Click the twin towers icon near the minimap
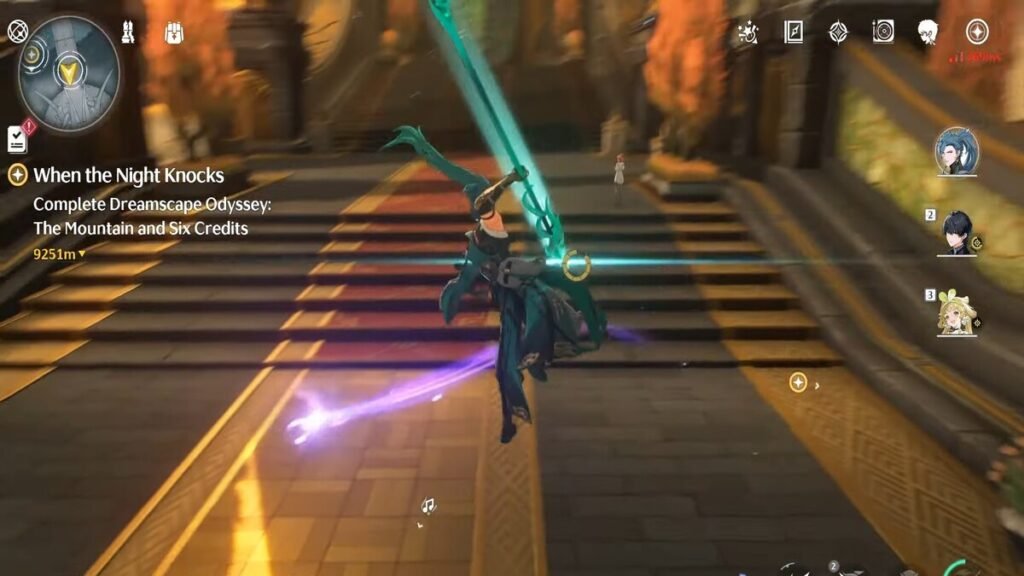The width and height of the screenshot is (1024, 576). [128, 31]
